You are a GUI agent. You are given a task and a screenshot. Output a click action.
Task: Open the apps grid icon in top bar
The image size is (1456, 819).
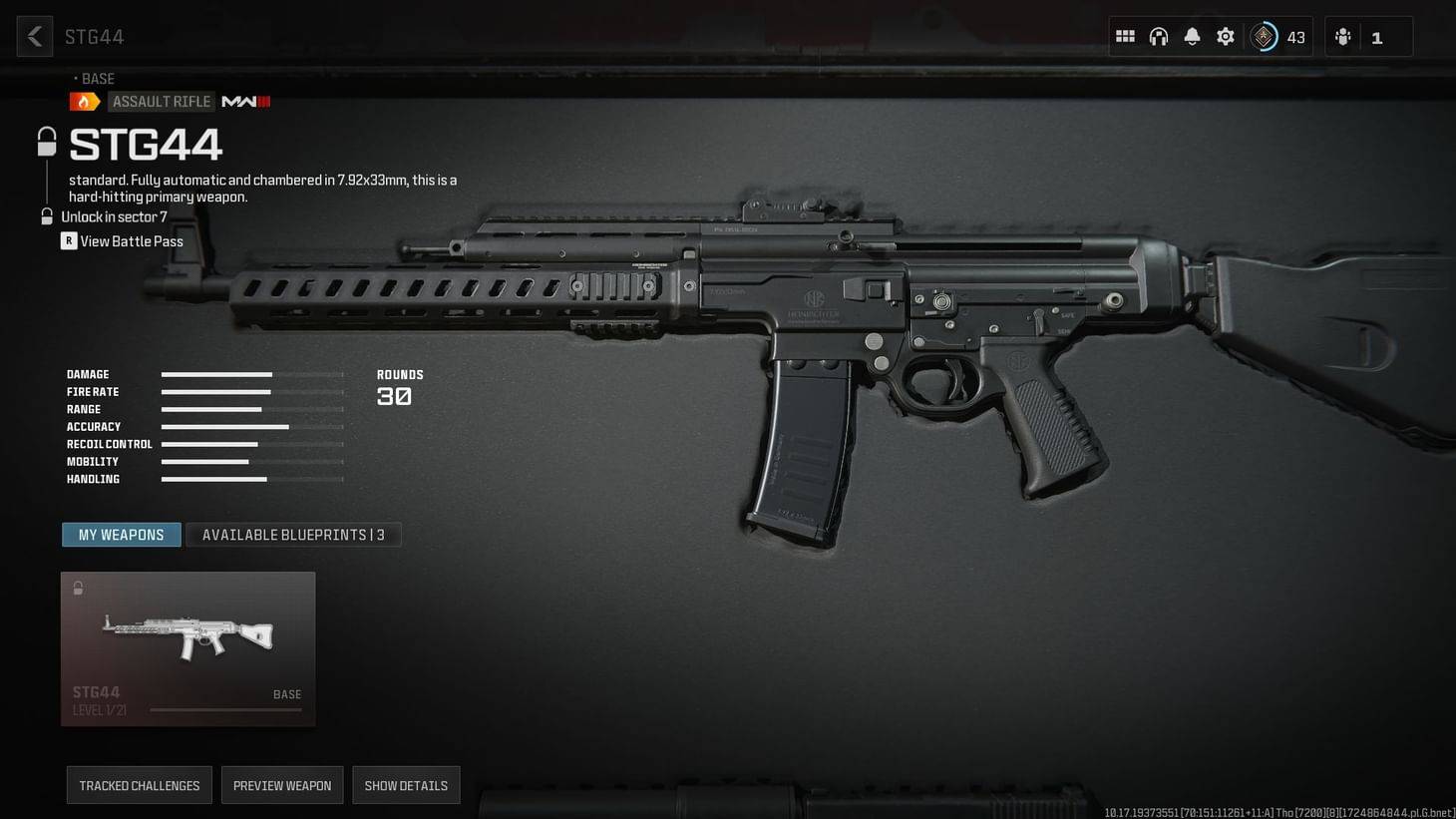click(x=1124, y=36)
